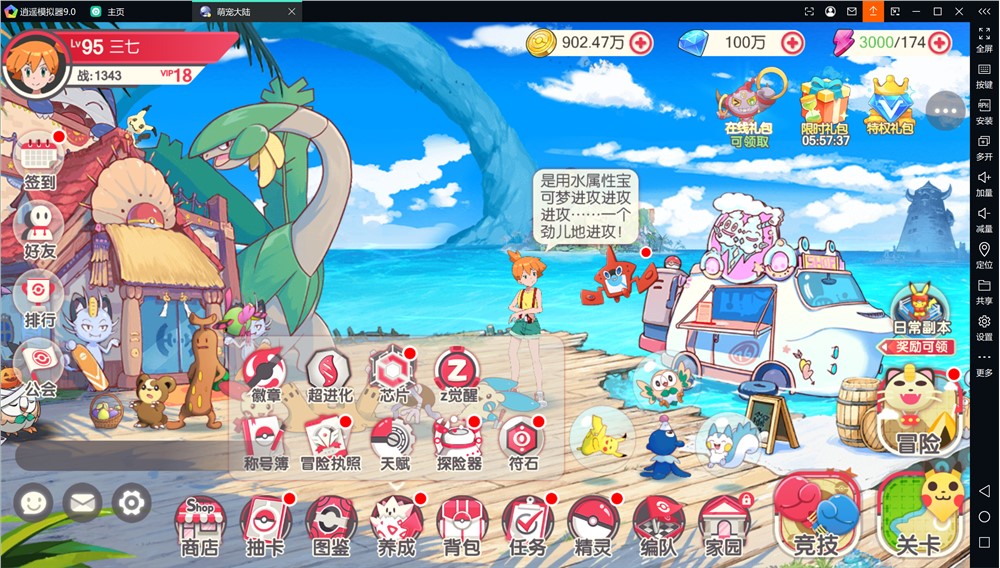
Task: Enter the 关卡 stage map
Action: click(918, 515)
